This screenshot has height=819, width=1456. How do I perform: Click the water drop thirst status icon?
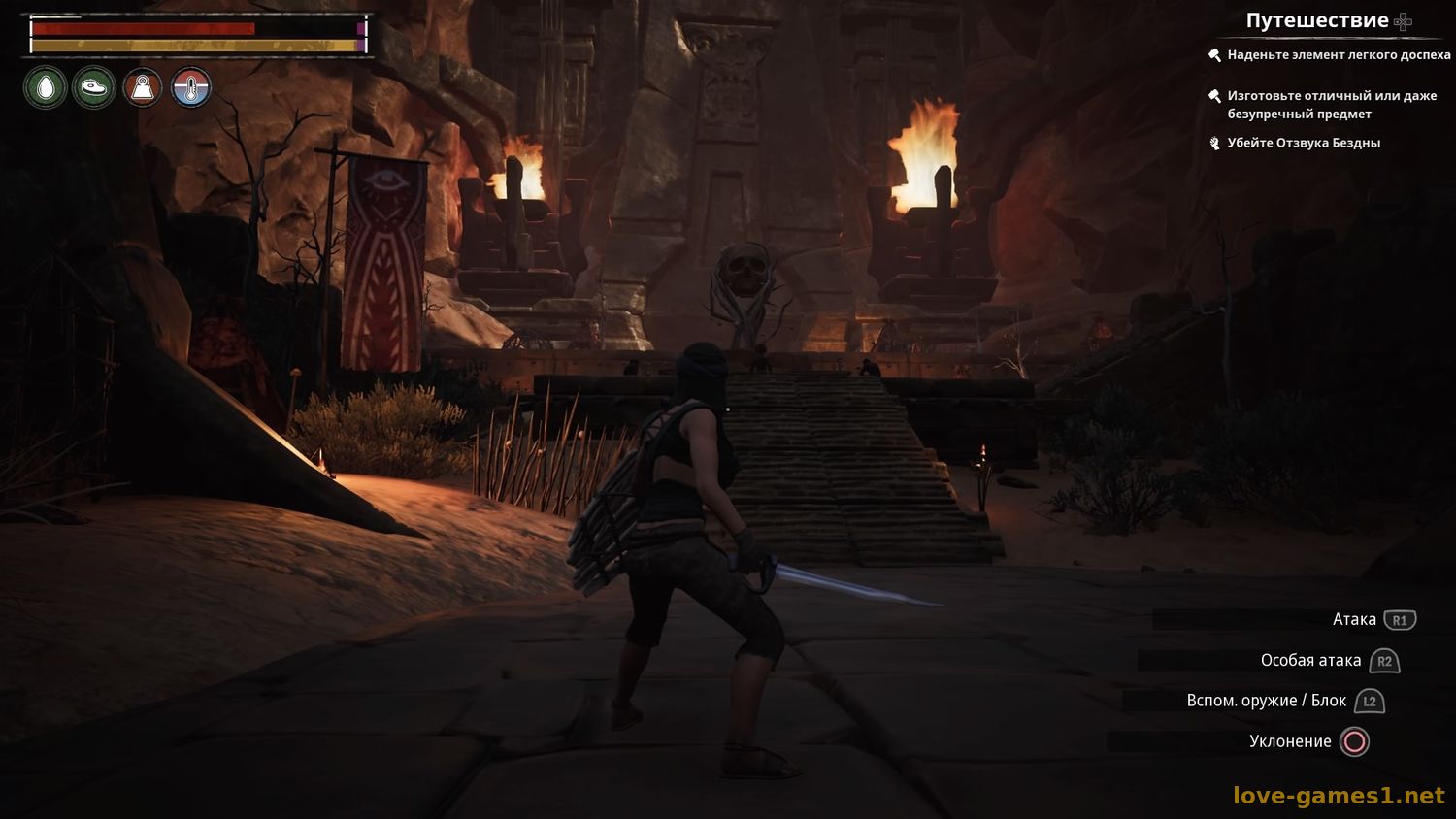[x=46, y=88]
